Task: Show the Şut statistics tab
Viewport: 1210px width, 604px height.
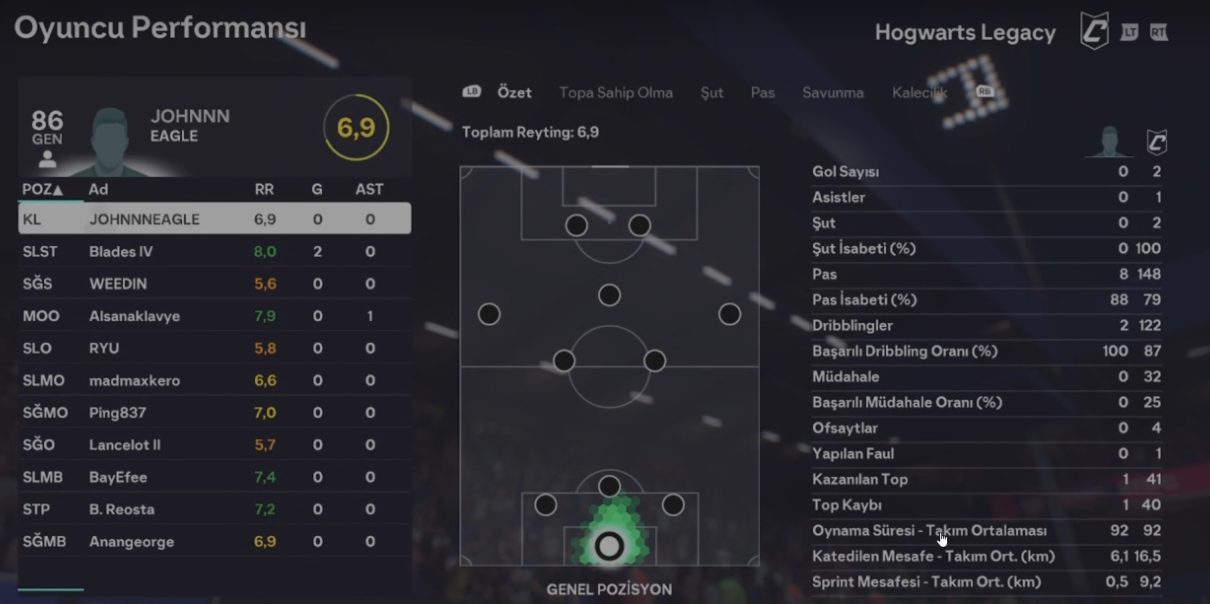Action: [711, 93]
